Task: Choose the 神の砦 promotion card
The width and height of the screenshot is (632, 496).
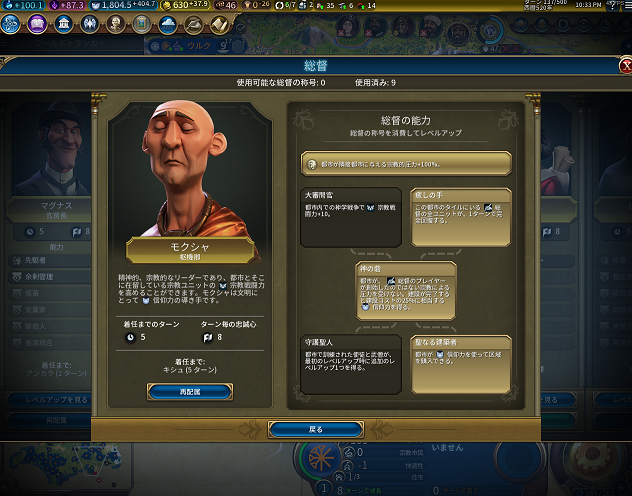Action: click(406, 290)
